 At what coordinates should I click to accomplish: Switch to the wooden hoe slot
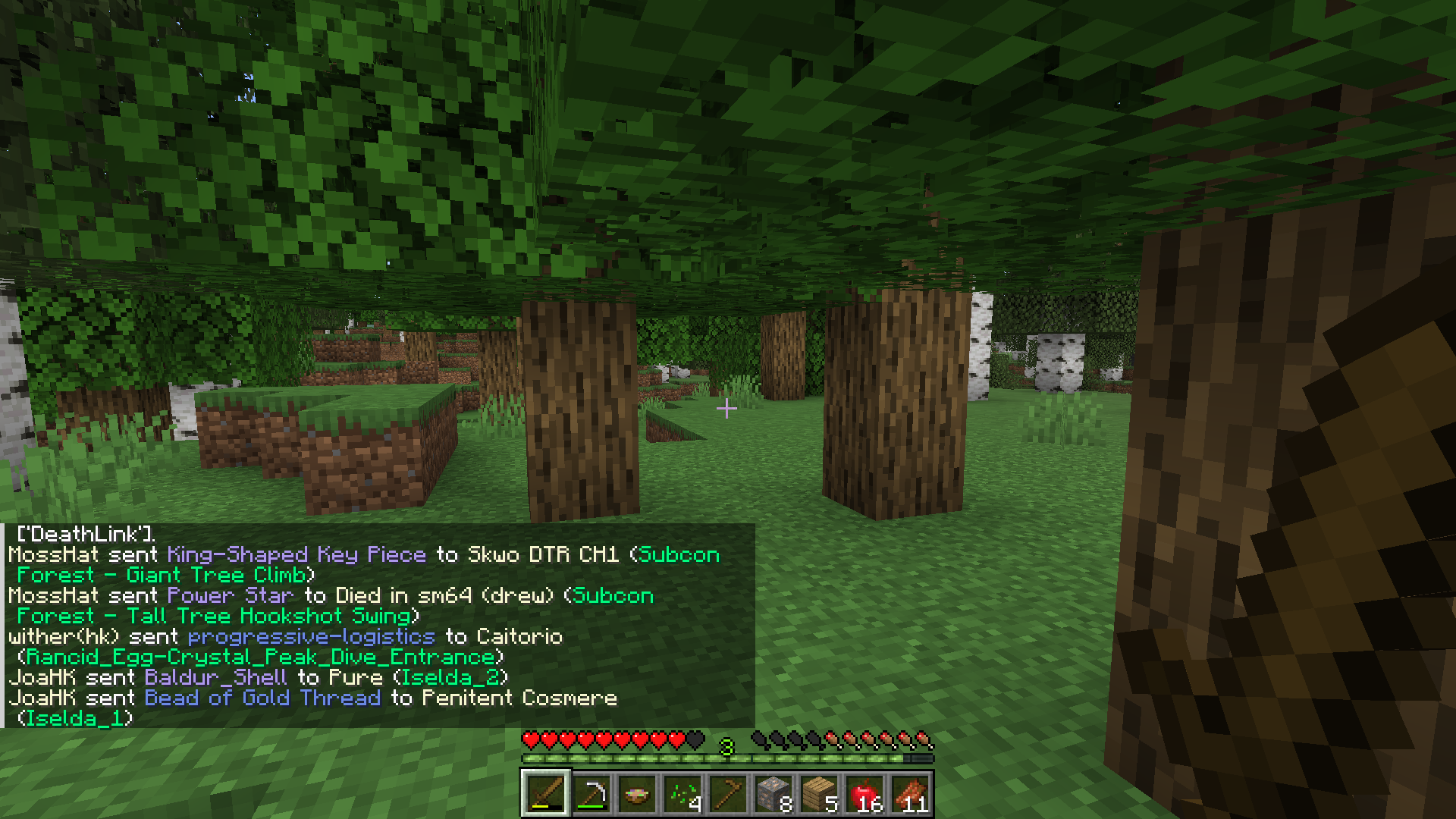727,794
